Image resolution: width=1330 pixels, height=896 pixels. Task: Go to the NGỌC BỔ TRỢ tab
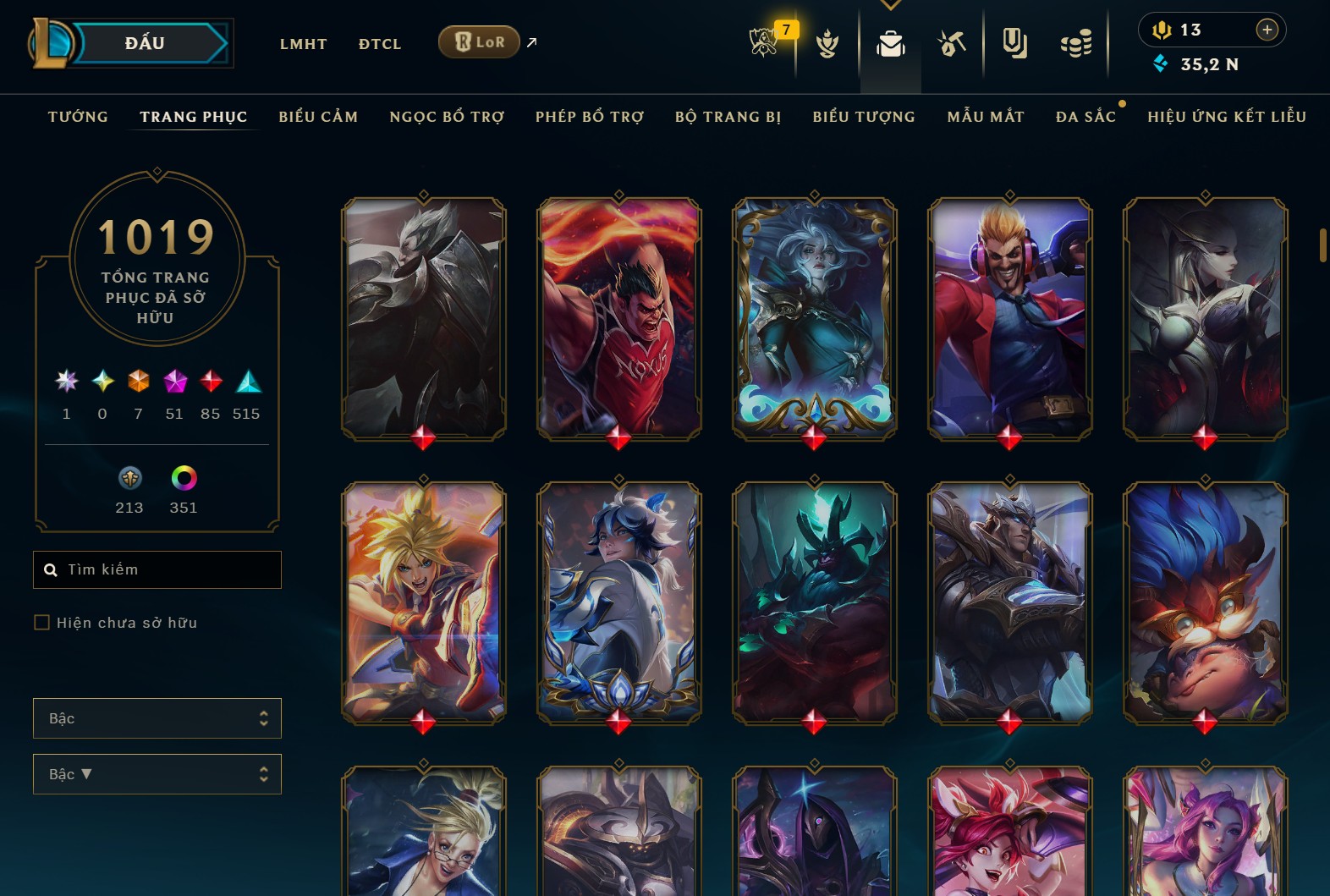[447, 117]
